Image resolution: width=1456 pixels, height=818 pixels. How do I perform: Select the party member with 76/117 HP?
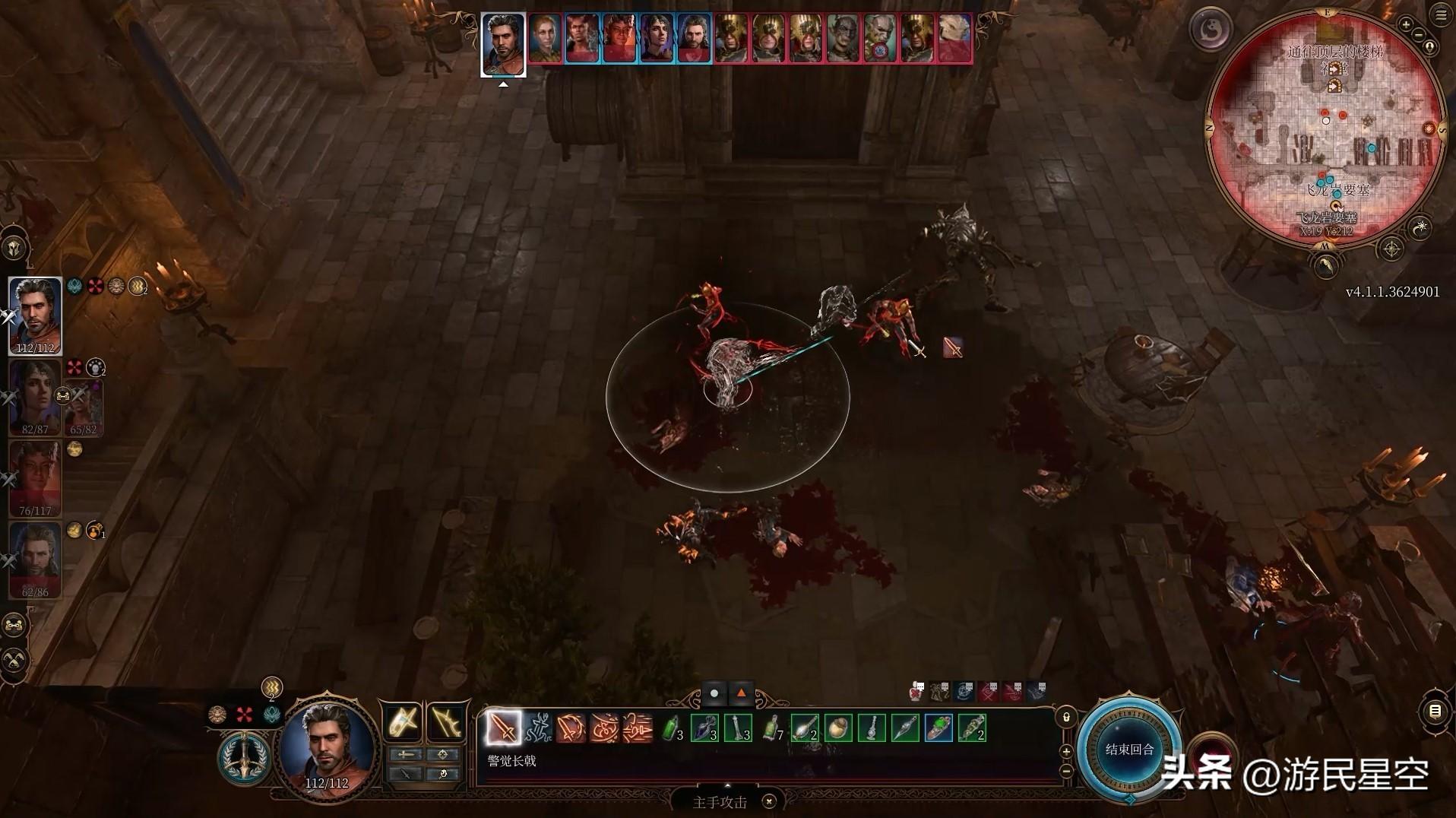pos(35,477)
